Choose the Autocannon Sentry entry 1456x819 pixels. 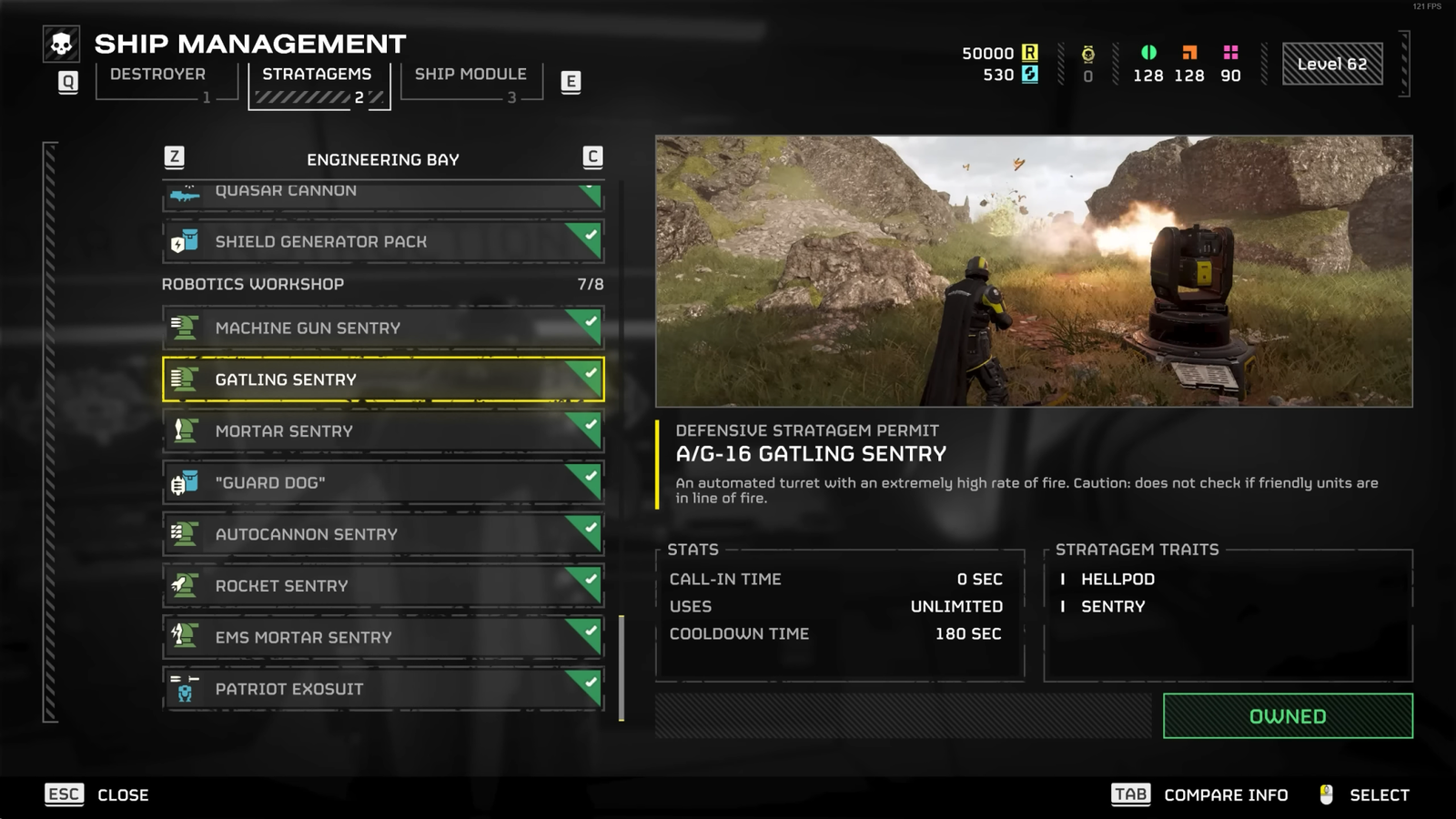(x=382, y=535)
